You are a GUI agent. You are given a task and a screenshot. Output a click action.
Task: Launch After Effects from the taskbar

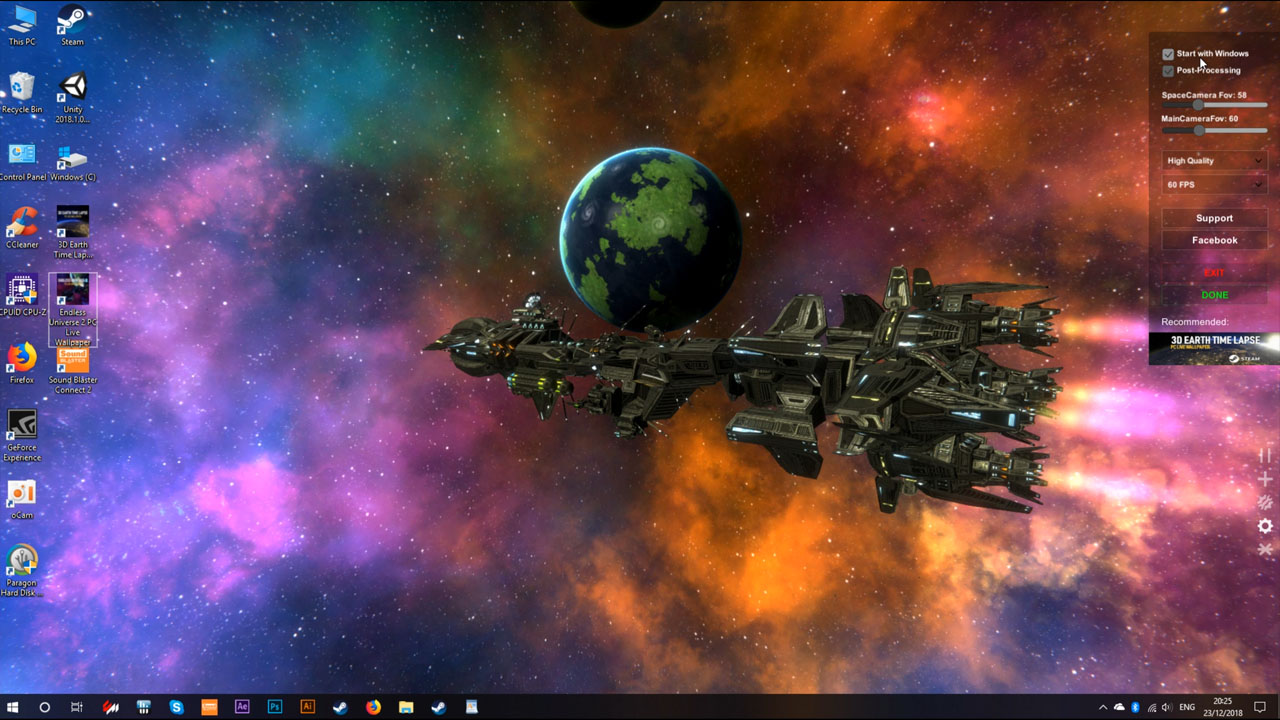coord(241,706)
